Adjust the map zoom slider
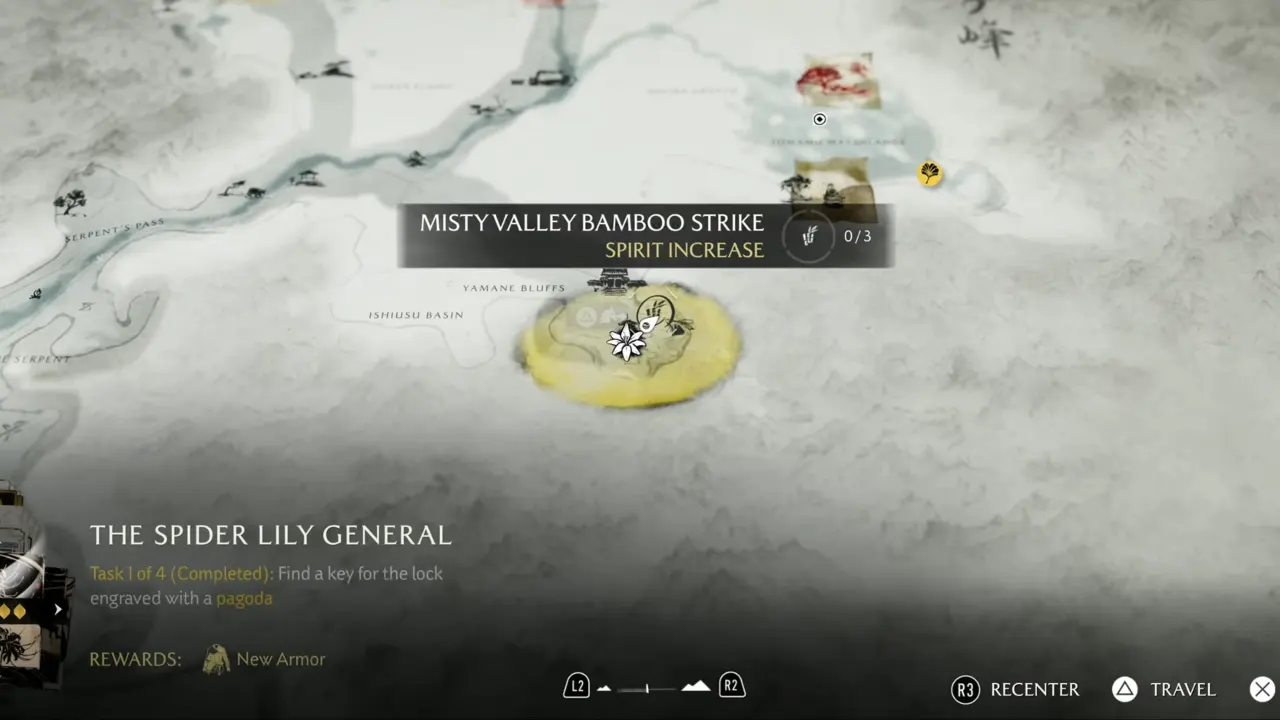 648,688
